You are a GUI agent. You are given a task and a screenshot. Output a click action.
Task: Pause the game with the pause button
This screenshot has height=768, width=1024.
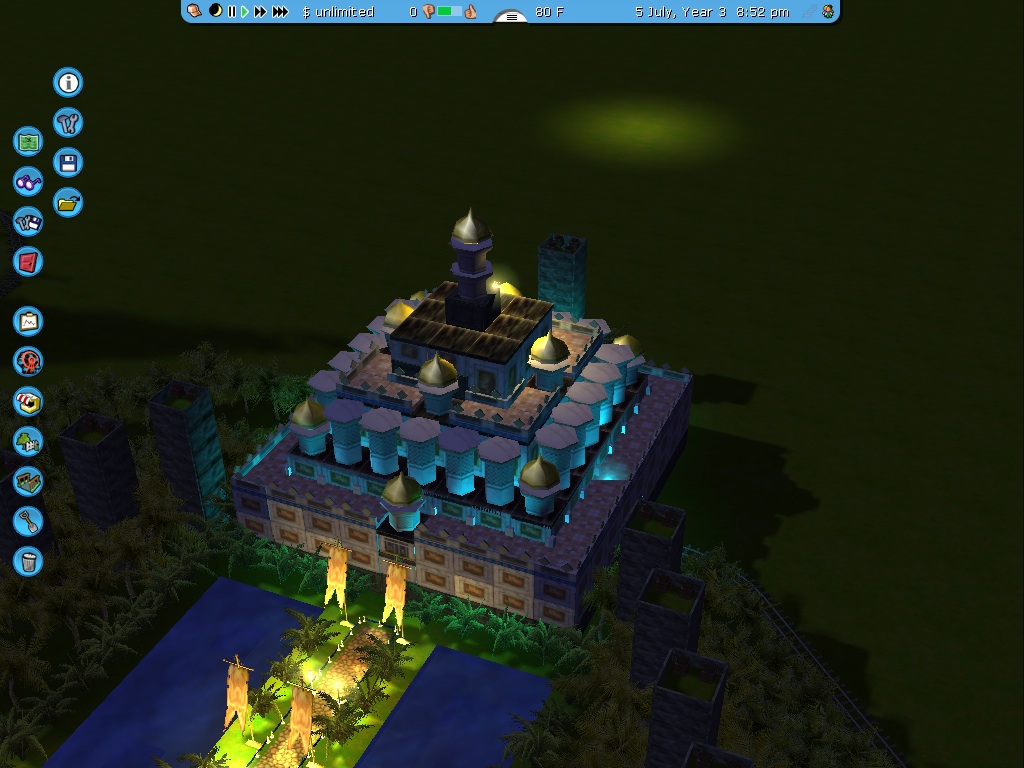pos(232,12)
